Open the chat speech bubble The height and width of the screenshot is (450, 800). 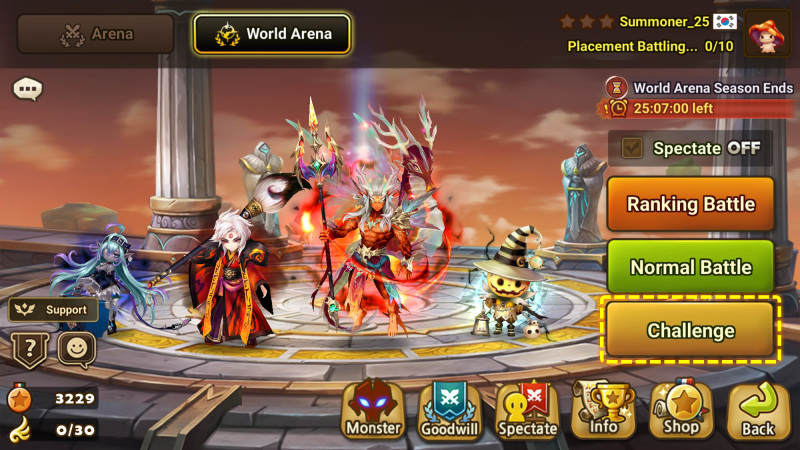point(27,89)
